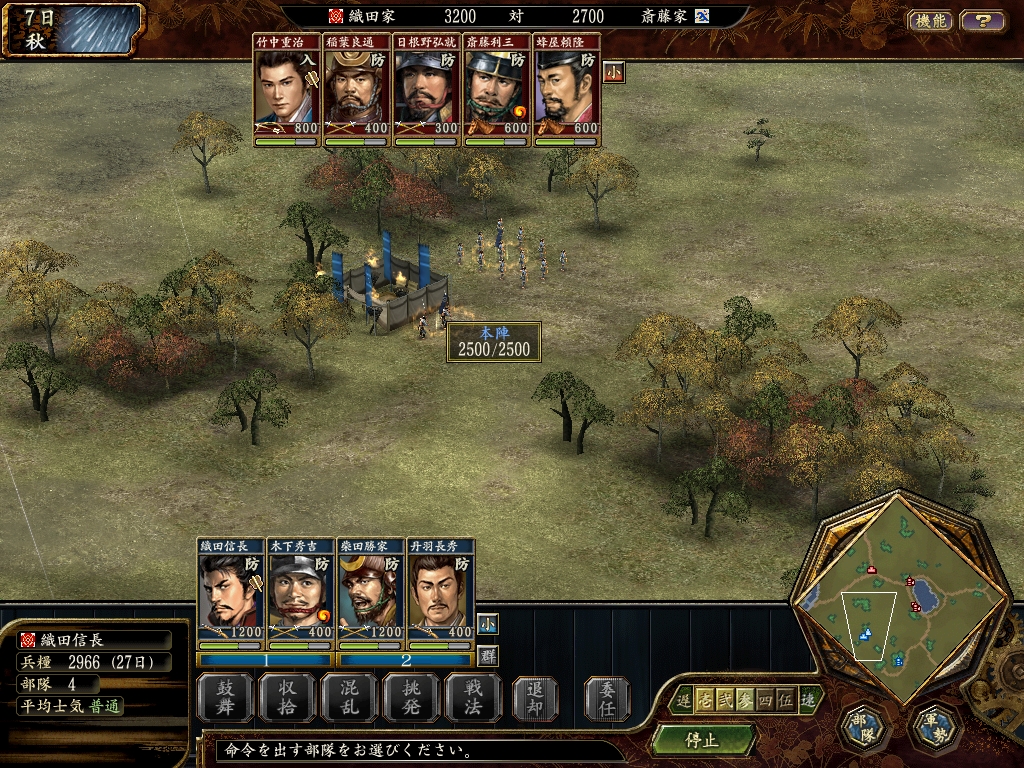Image resolution: width=1024 pixels, height=768 pixels.
Task: Delegate control with the 委任 button
Action: pyautogui.click(x=607, y=698)
